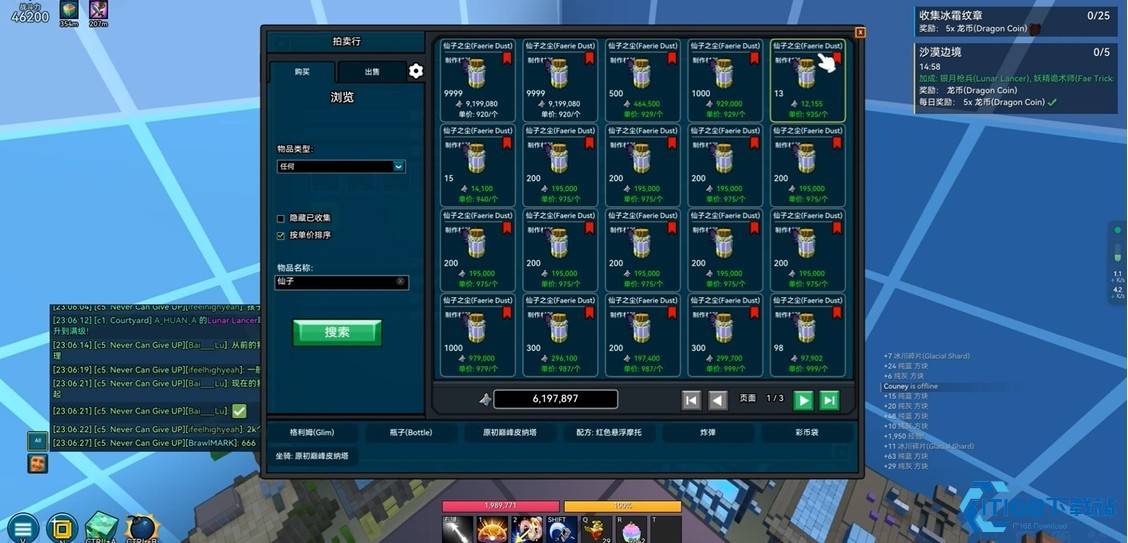Uncheck the 按单价排序 sort option

(281, 236)
